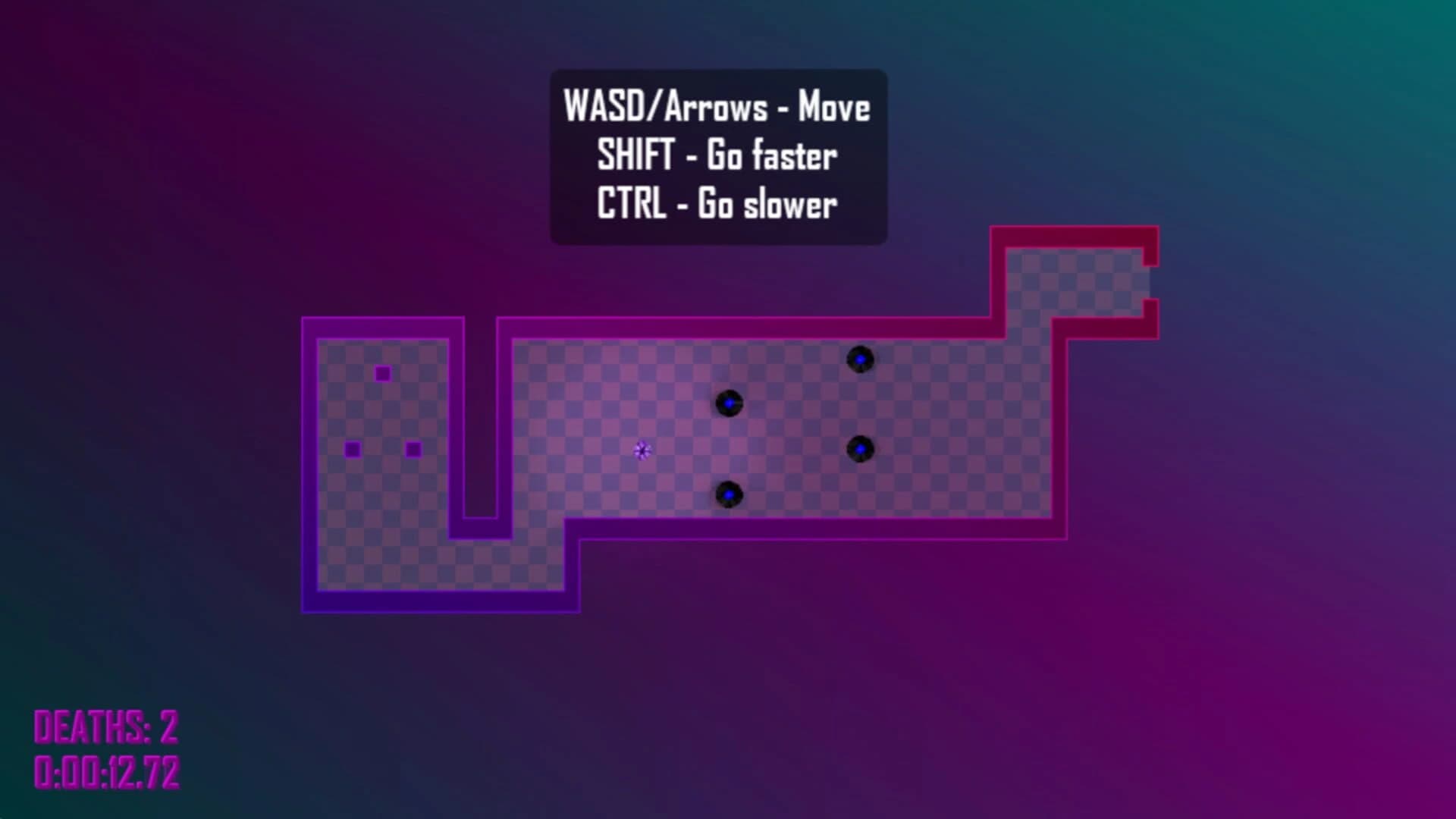The width and height of the screenshot is (1456, 819).
Task: Toggle slower speed via CTRL instruction line
Action: click(716, 203)
